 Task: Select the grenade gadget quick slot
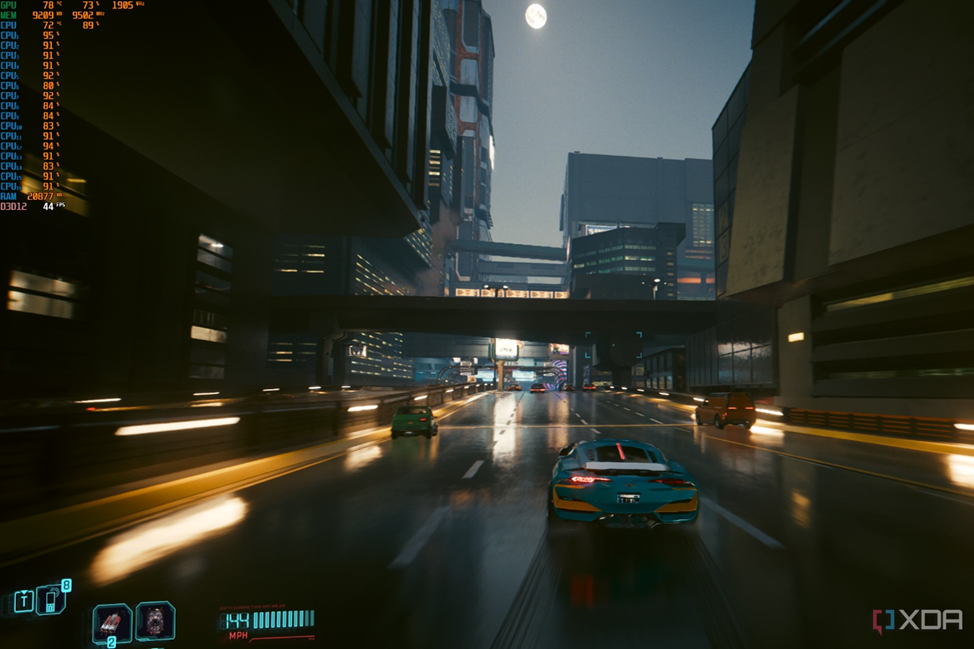click(x=155, y=621)
